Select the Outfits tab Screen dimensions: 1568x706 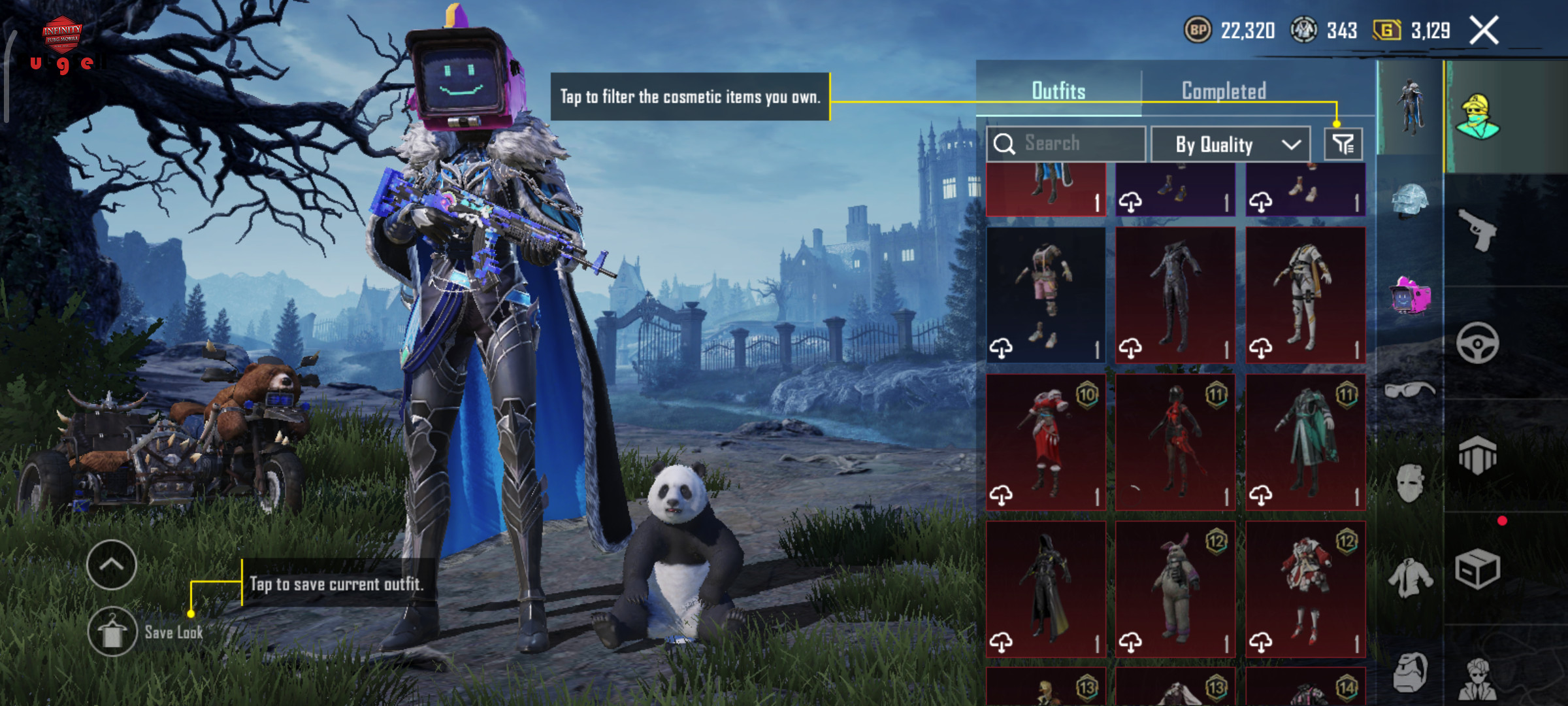[x=1058, y=91]
